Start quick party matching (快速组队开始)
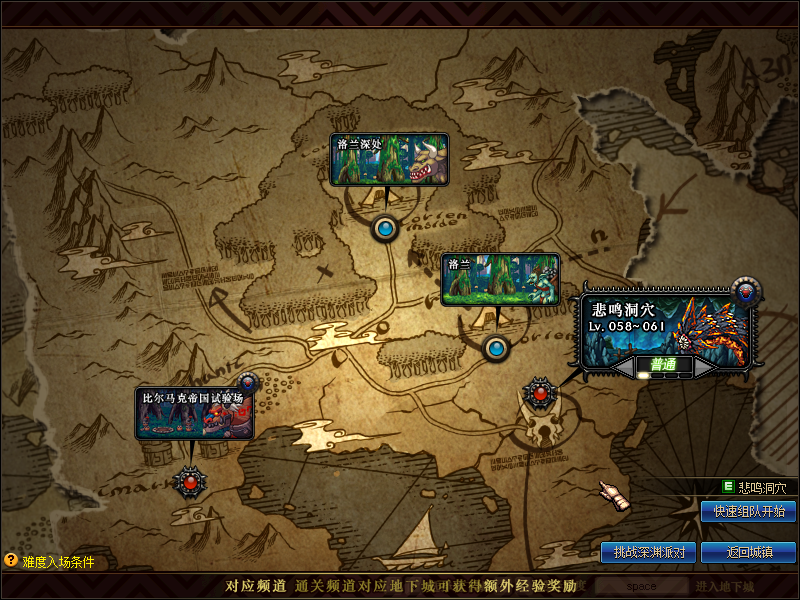Viewport: 800px width, 600px height. [x=749, y=512]
